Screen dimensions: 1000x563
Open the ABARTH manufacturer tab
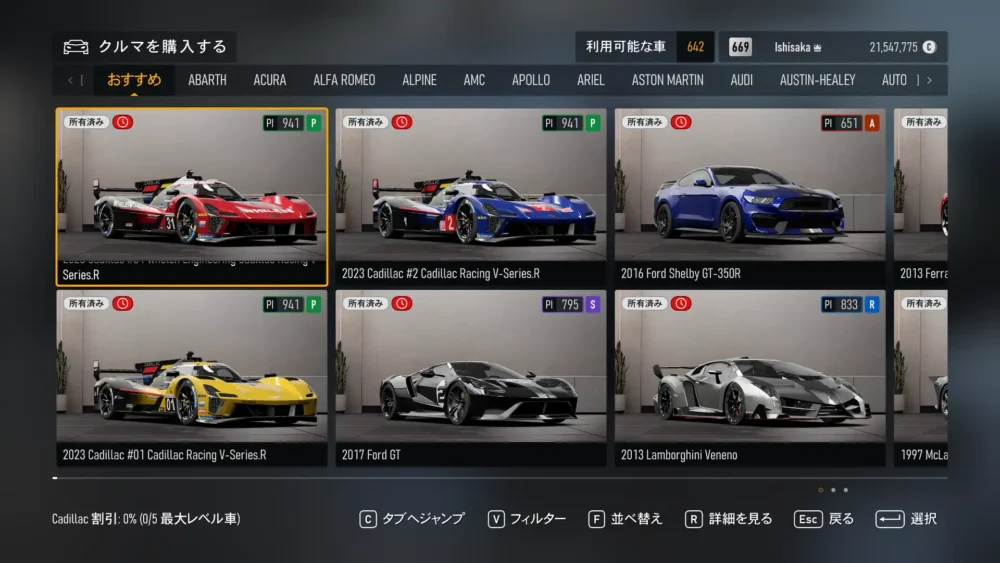(x=207, y=80)
